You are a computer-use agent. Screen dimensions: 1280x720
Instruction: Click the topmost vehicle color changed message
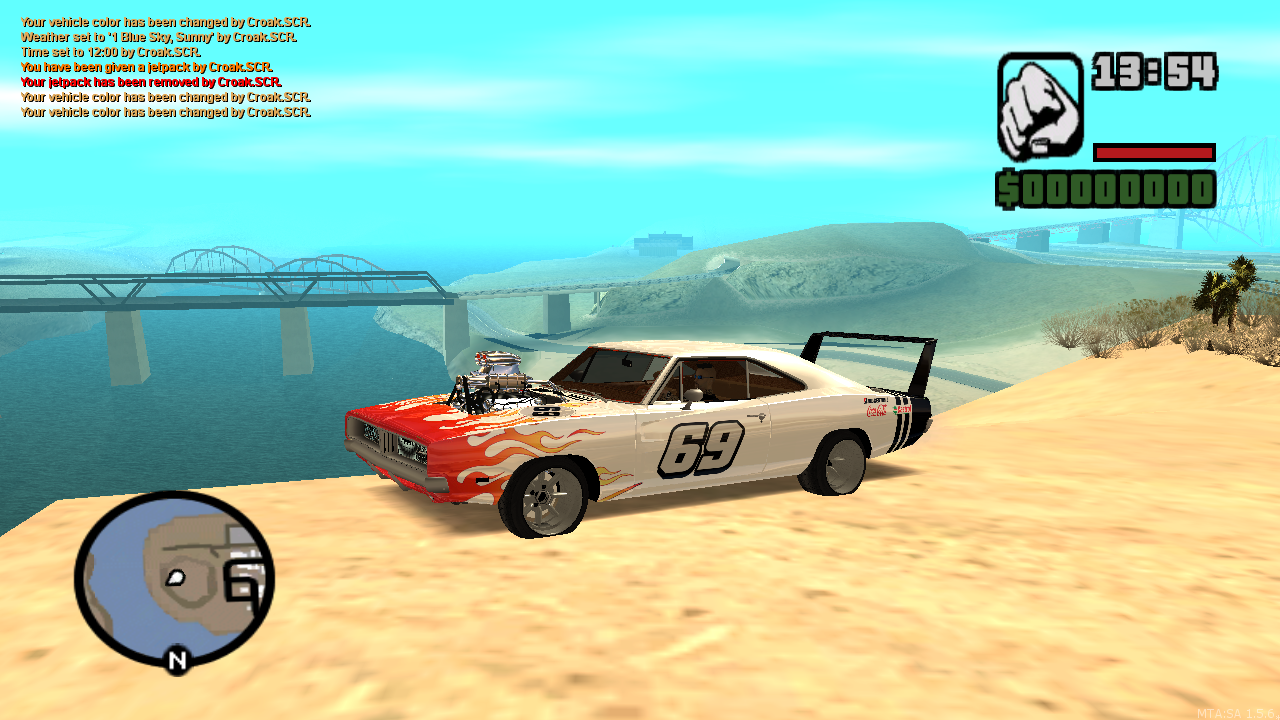pyautogui.click(x=164, y=21)
